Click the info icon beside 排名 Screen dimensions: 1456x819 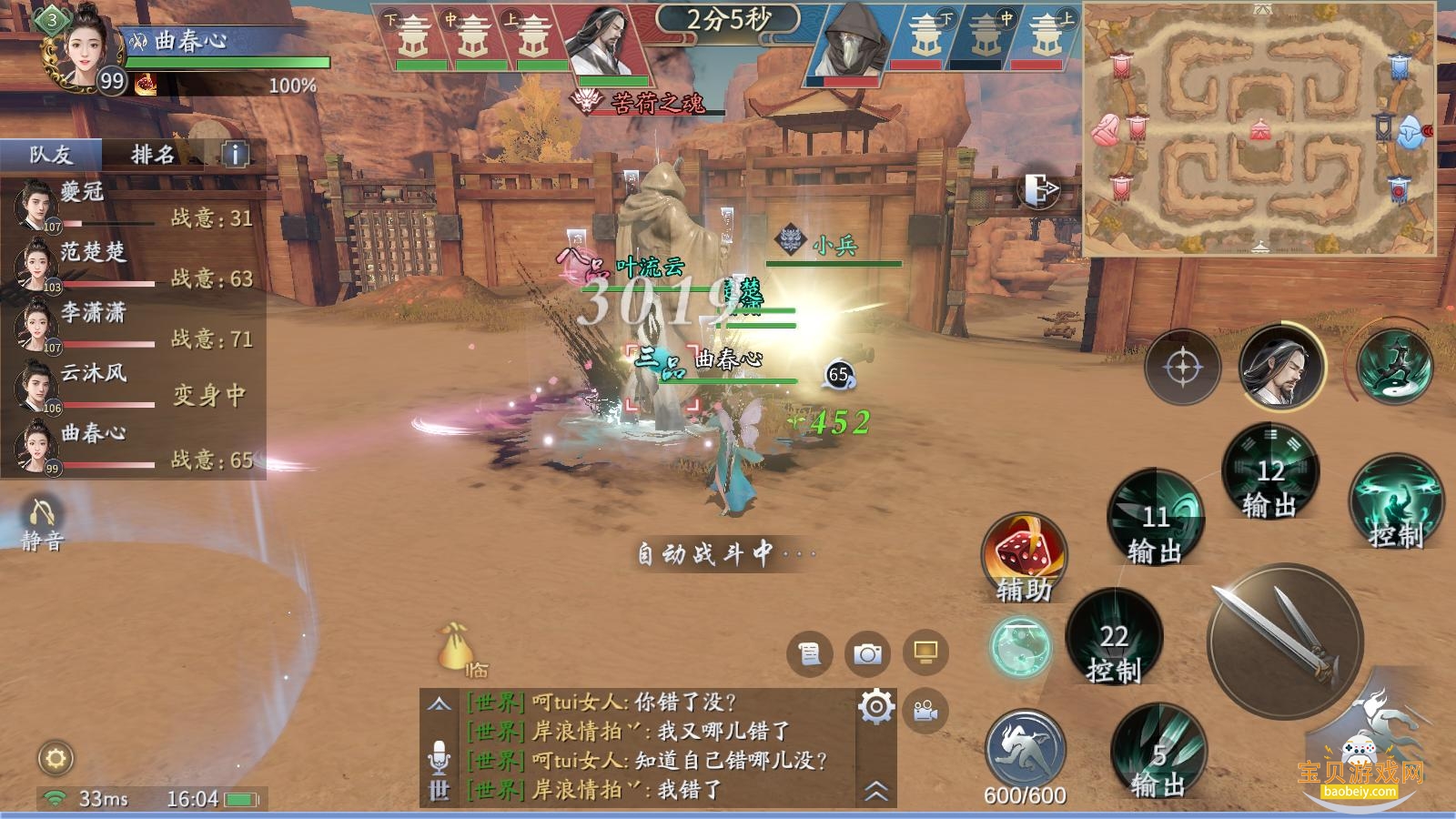click(235, 155)
